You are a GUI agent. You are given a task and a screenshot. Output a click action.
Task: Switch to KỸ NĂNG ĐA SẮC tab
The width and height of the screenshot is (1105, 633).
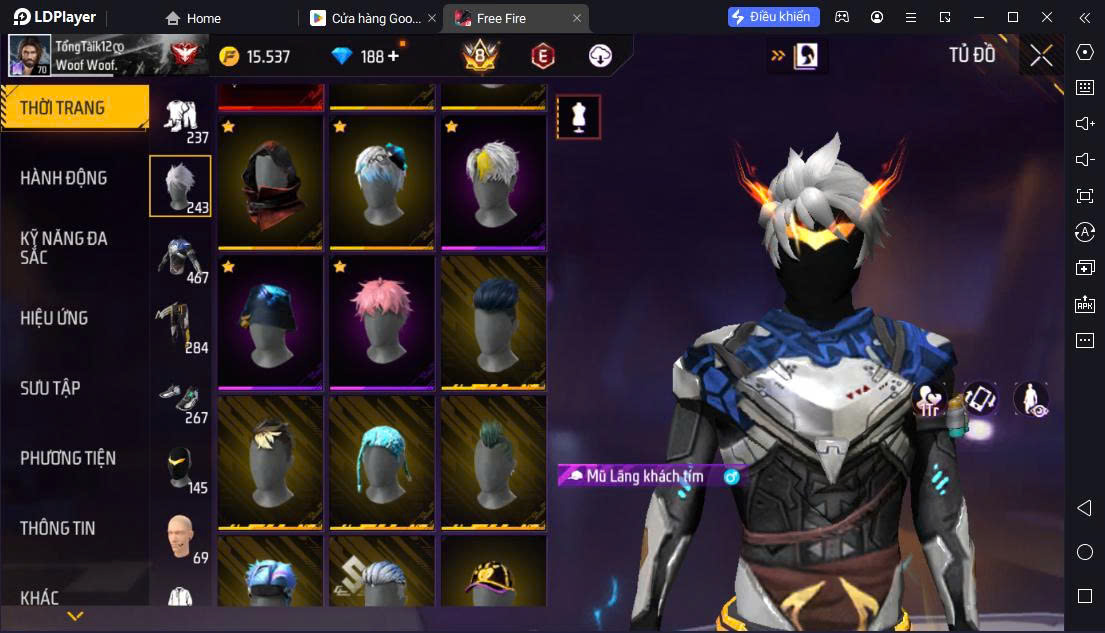pyautogui.click(x=64, y=247)
